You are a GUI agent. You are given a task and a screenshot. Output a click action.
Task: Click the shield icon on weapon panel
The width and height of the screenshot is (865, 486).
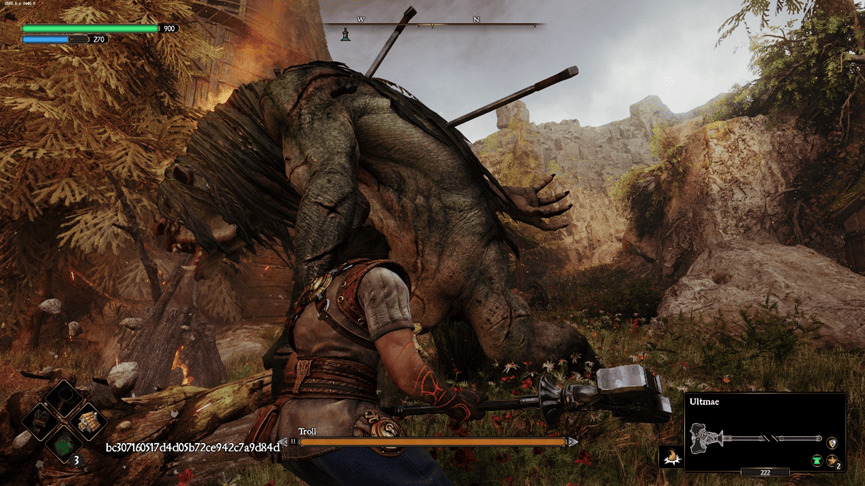click(832, 441)
